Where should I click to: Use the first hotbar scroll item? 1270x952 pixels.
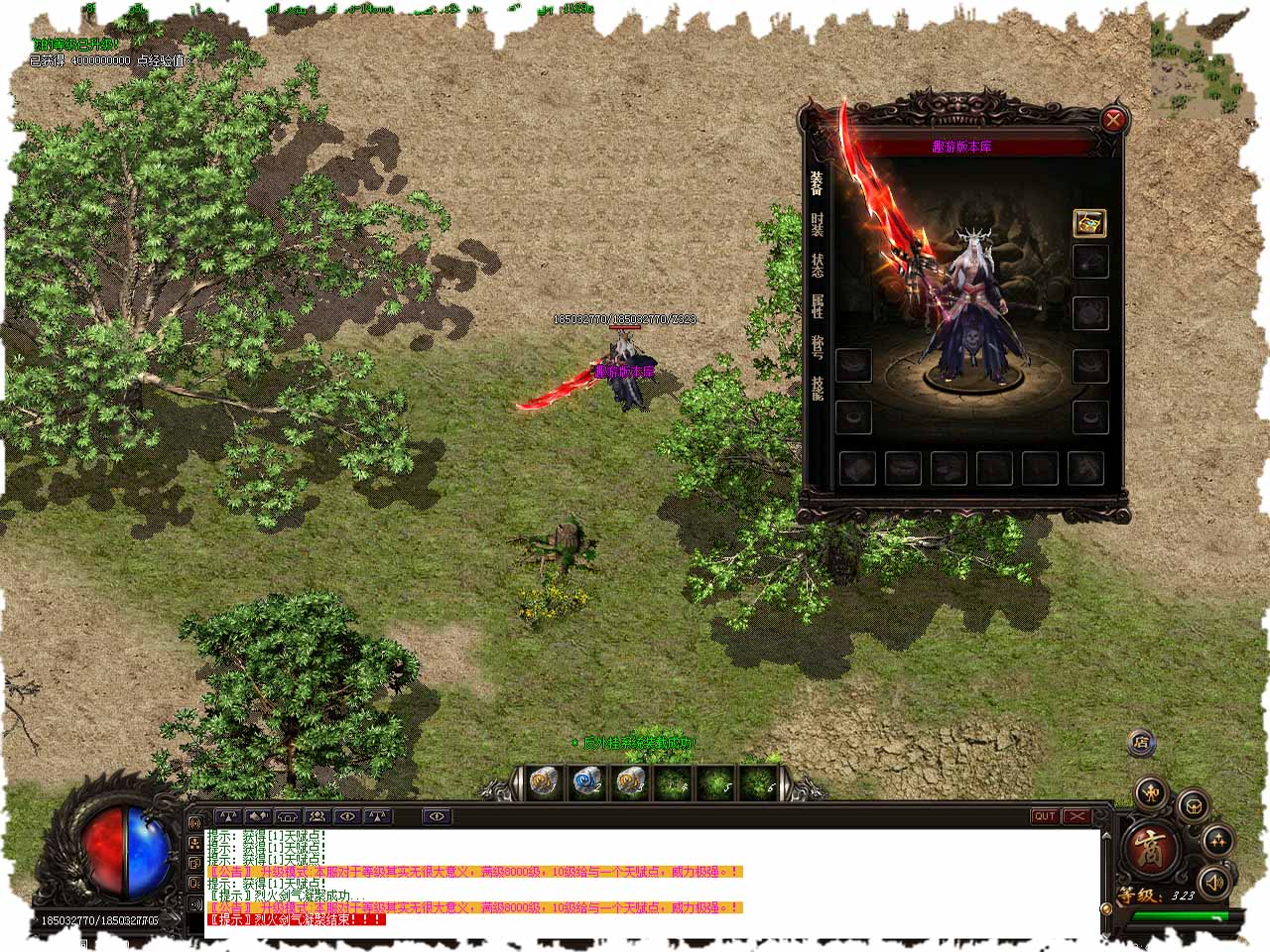coord(543,782)
